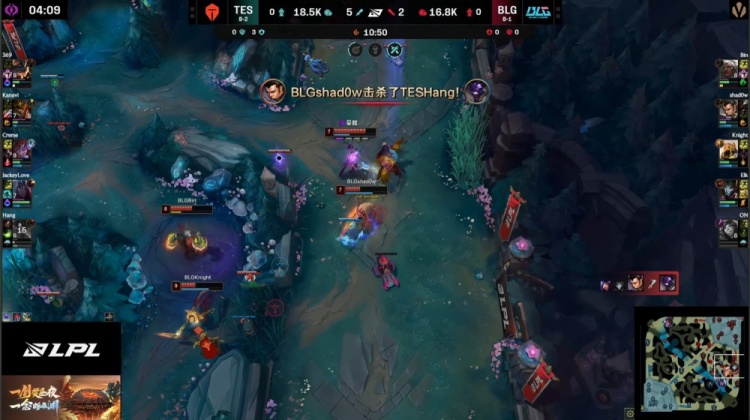Screen dimensions: 750x420
Task: Select the crossed swords icon under the scoreboard
Action: coord(394,48)
